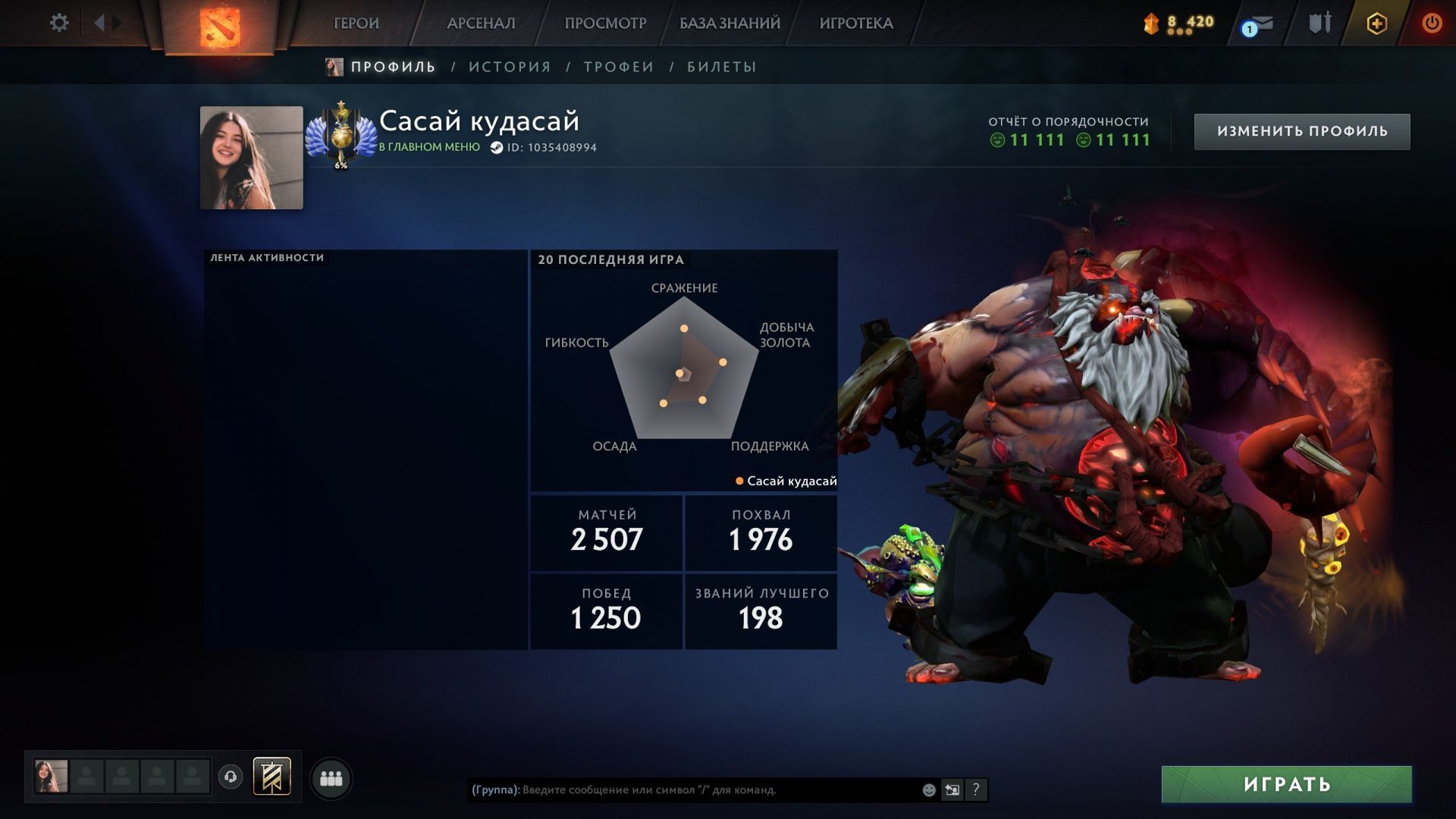Show the БИЛЕТЫ tab
1456x819 pixels.
click(x=722, y=67)
